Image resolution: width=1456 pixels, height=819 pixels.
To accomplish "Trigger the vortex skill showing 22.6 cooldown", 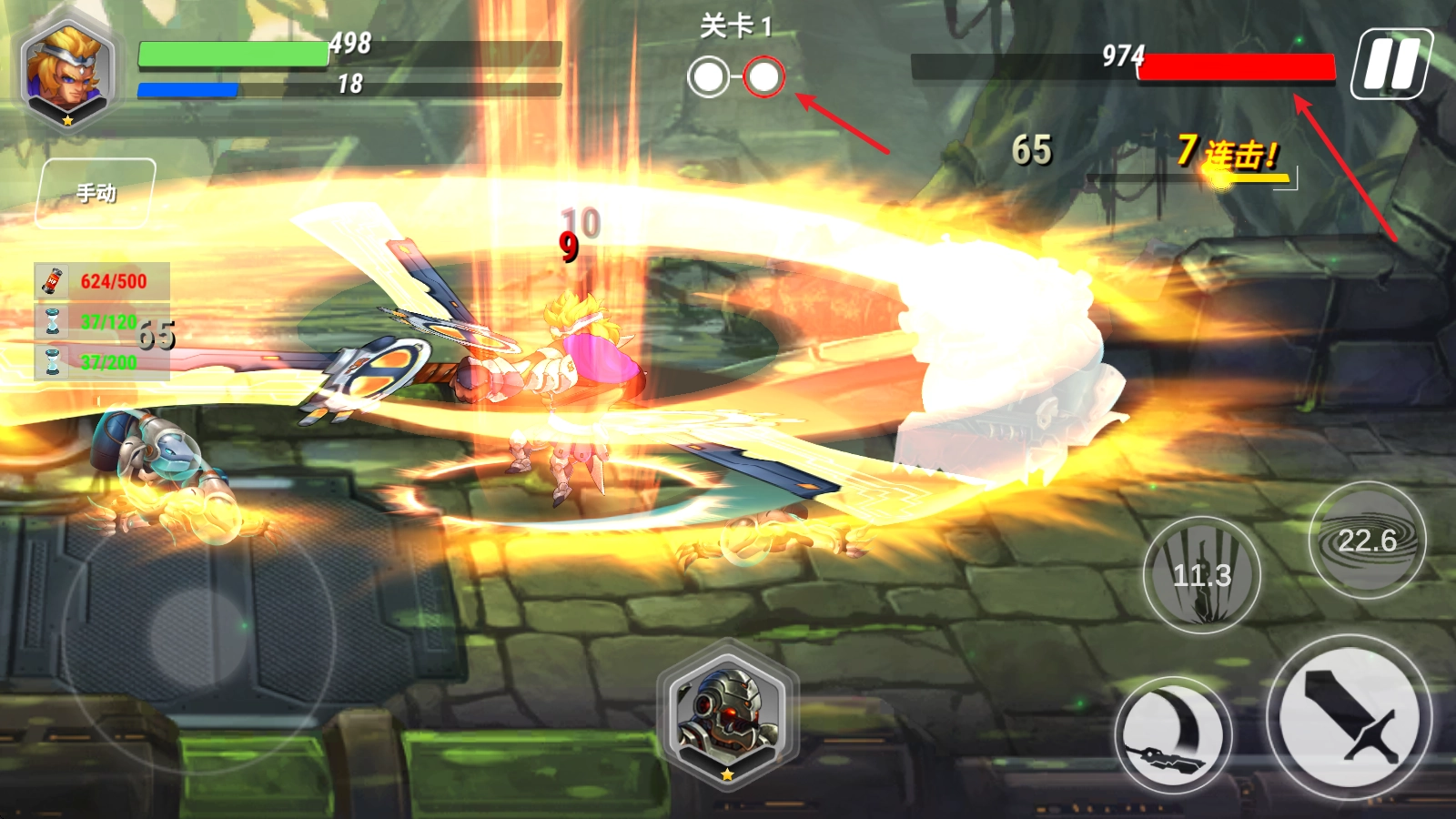I will pyautogui.click(x=1367, y=541).
